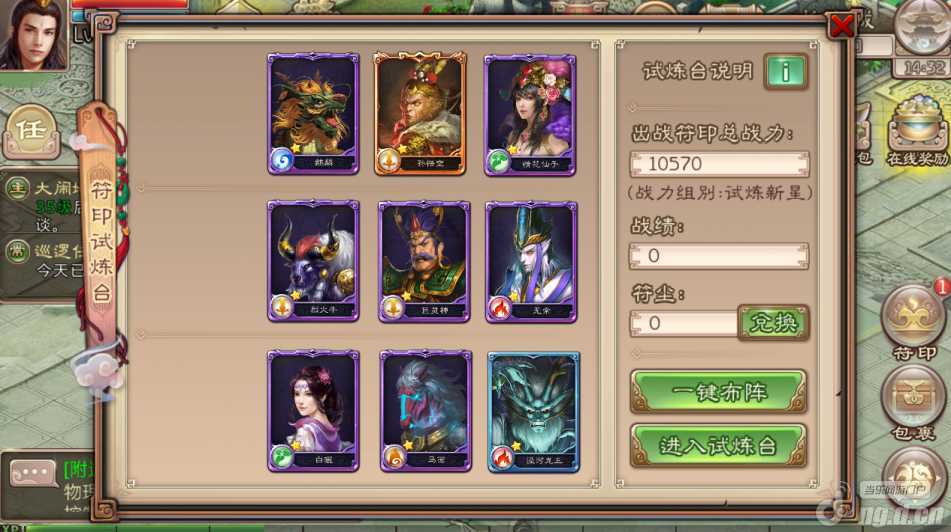Image resolution: width=951 pixels, height=532 pixels.
Task: Select the 麒麟 dragon-beast card
Action: (x=313, y=114)
